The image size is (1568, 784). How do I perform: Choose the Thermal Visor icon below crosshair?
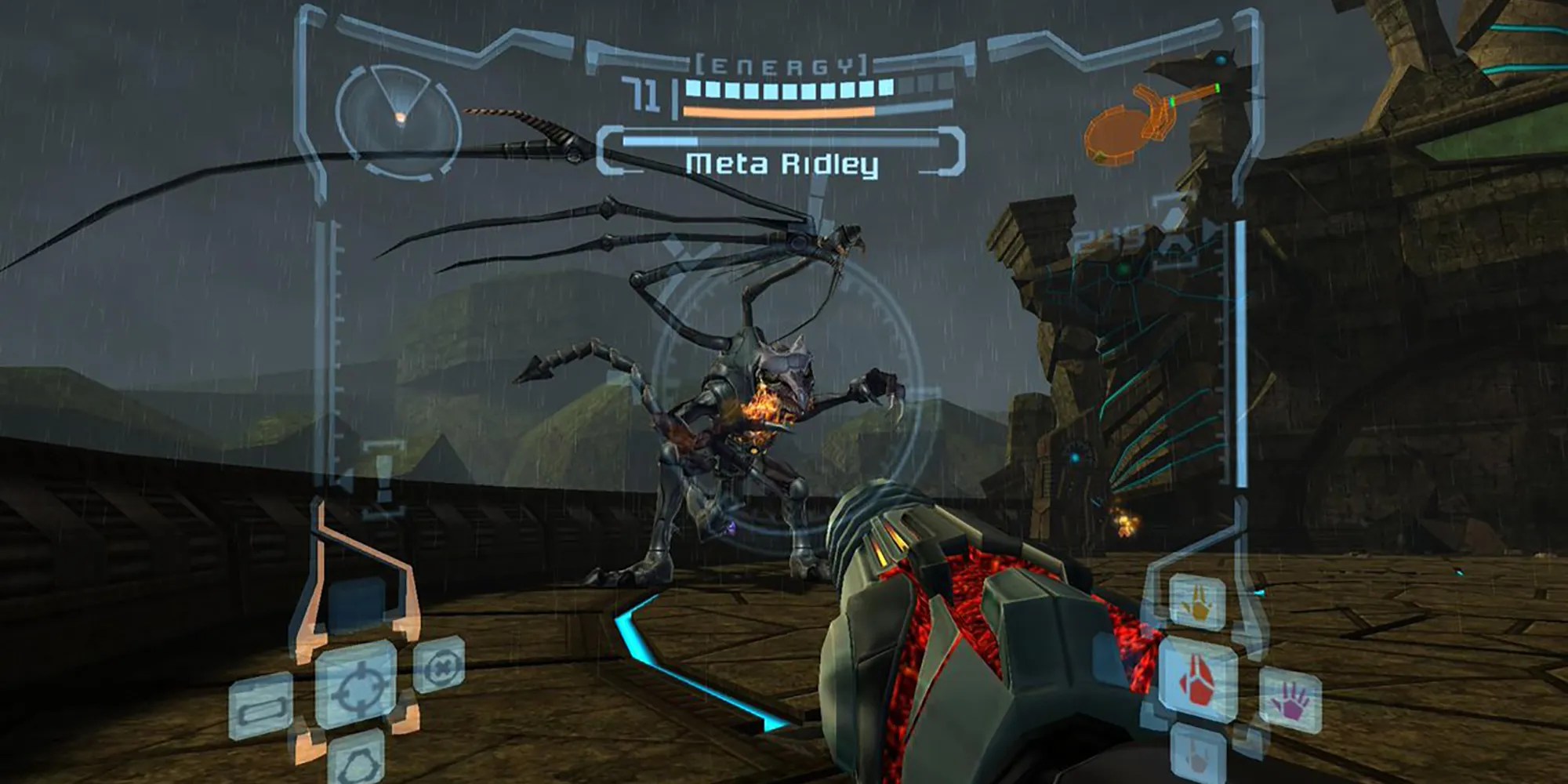pos(356,759)
